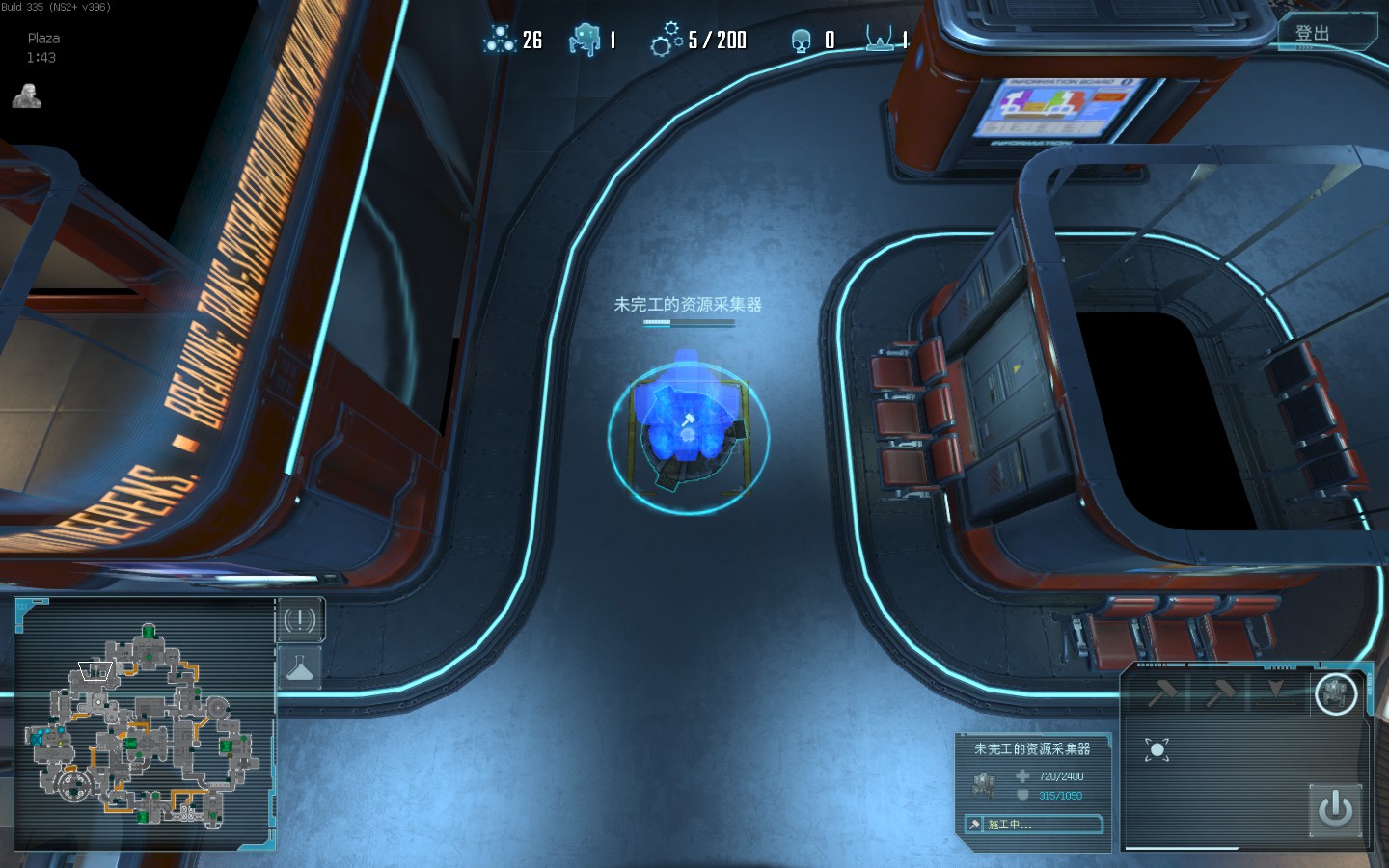Switch to the downward arrow command tab
The width and height of the screenshot is (1389, 868).
(1277, 692)
